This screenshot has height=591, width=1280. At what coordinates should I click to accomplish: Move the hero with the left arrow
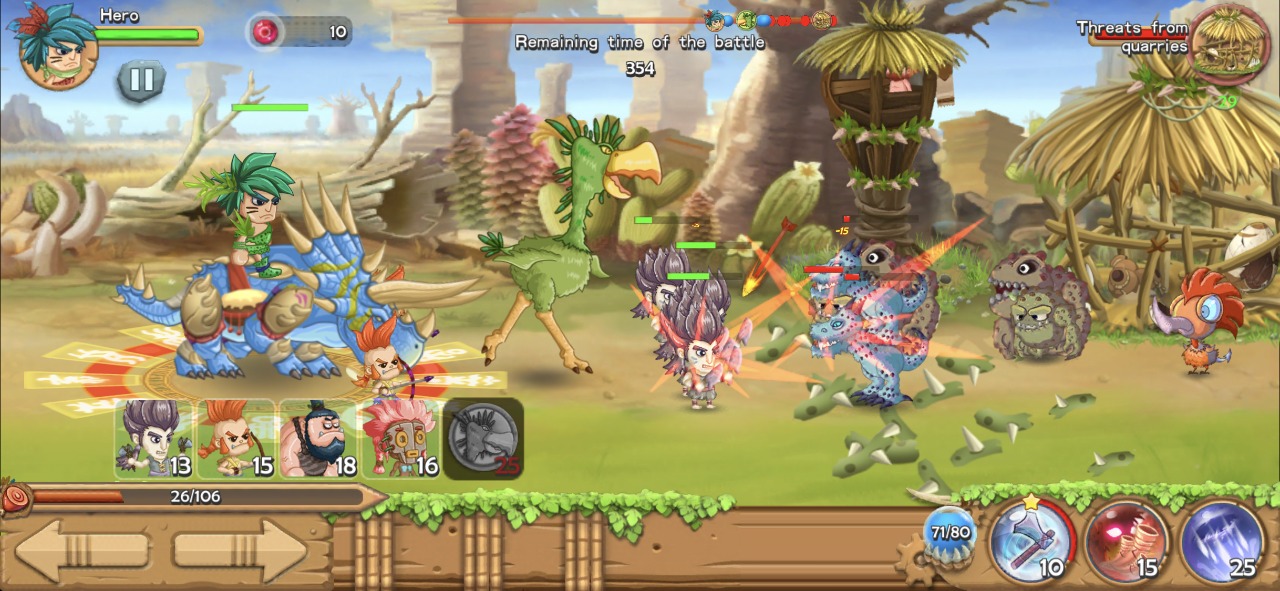pyautogui.click(x=83, y=551)
